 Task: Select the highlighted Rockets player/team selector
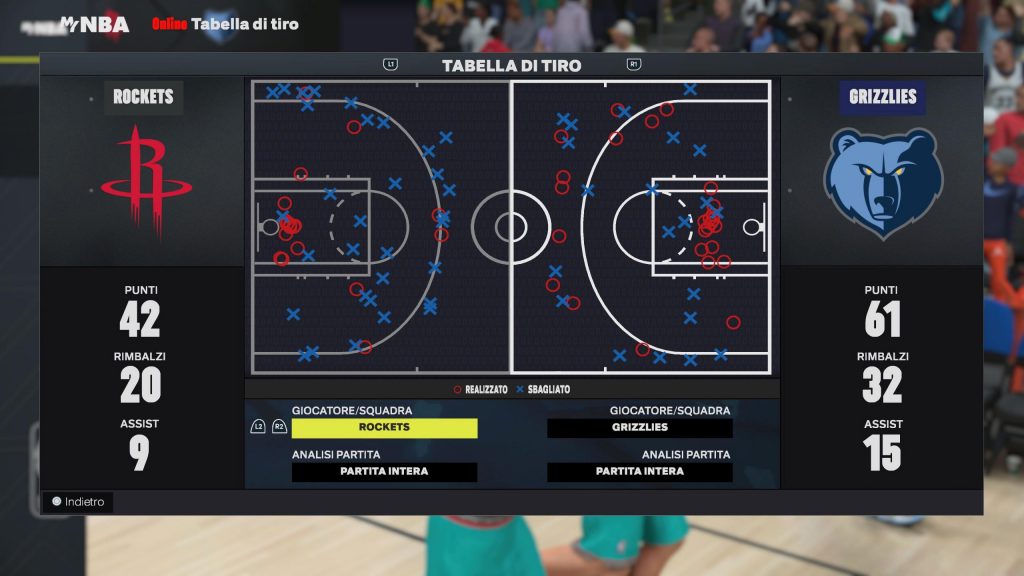coord(384,428)
